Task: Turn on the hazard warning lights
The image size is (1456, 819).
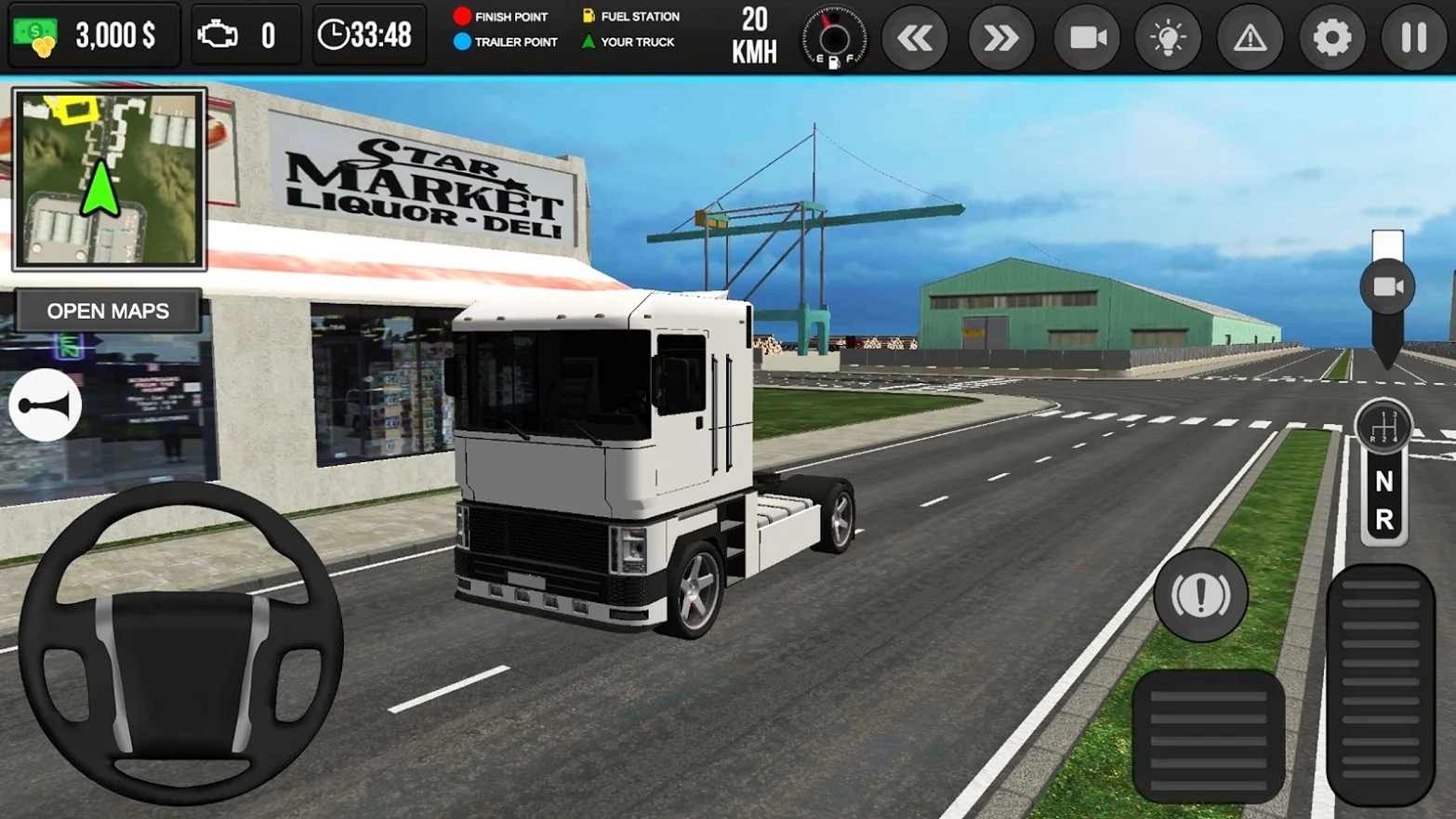Action: click(1250, 38)
